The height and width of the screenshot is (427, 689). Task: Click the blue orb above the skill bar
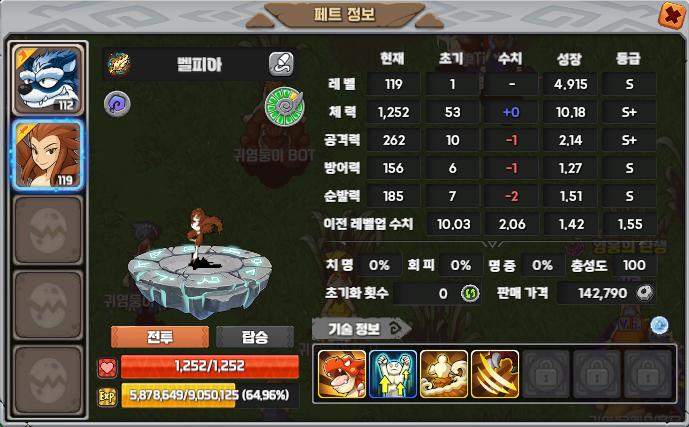coord(659,325)
